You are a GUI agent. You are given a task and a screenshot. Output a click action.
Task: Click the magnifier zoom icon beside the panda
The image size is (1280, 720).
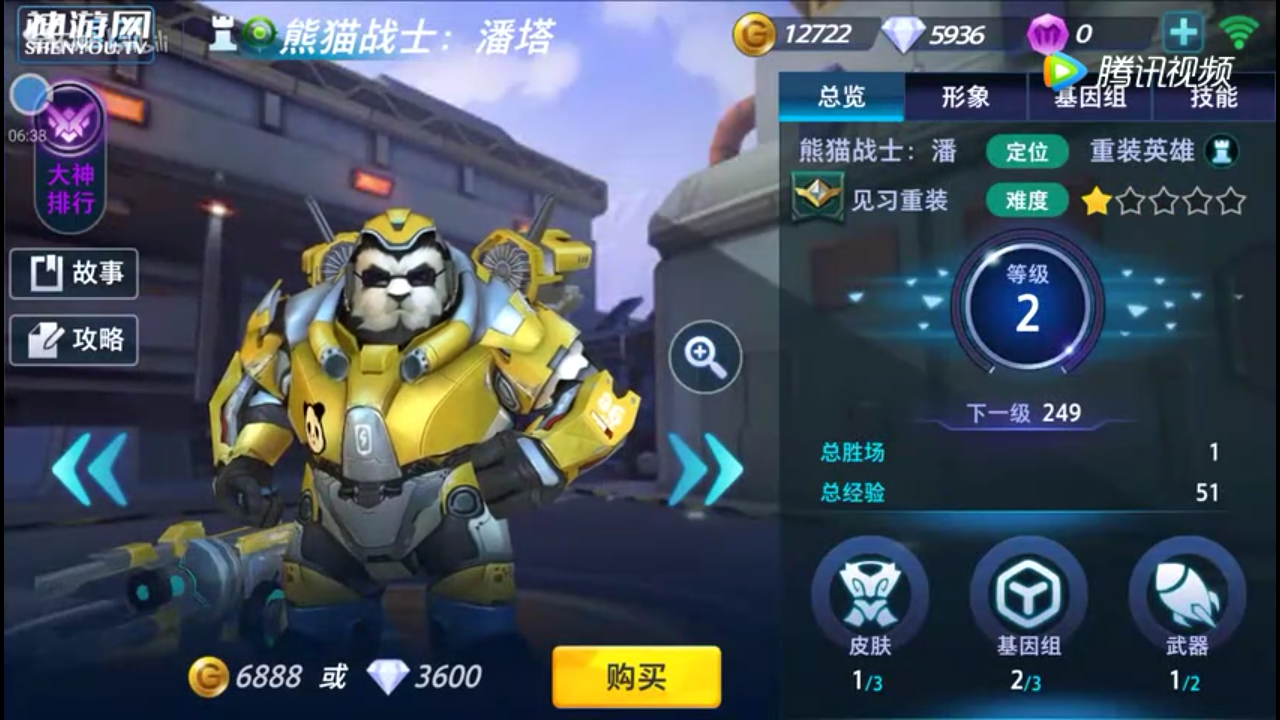pos(706,355)
